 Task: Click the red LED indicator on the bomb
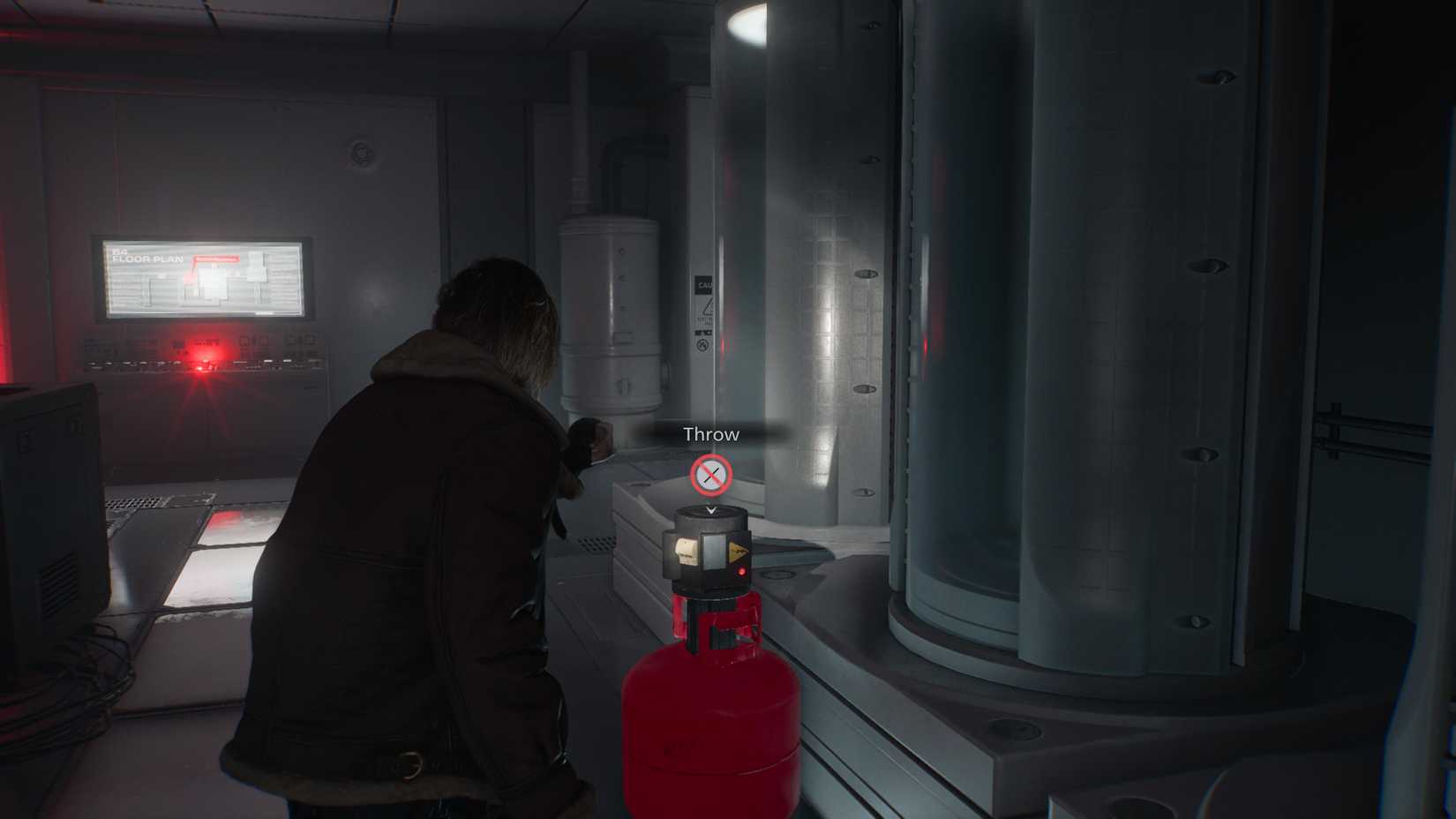click(742, 570)
